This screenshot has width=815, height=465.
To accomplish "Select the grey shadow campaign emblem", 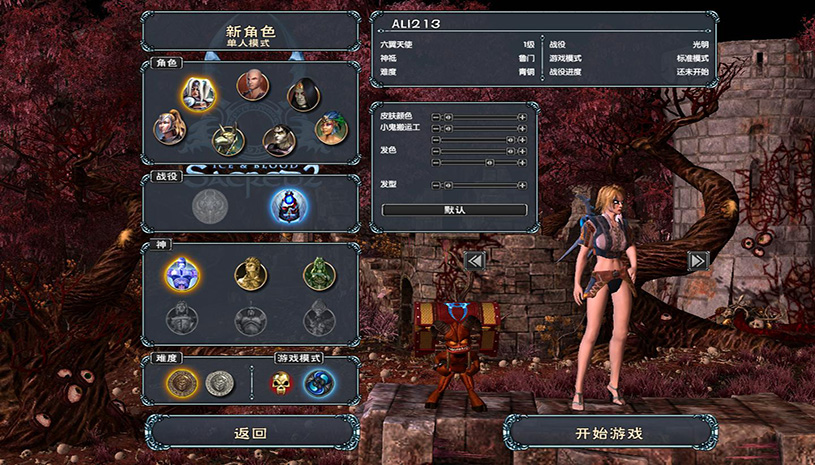I will tap(210, 206).
